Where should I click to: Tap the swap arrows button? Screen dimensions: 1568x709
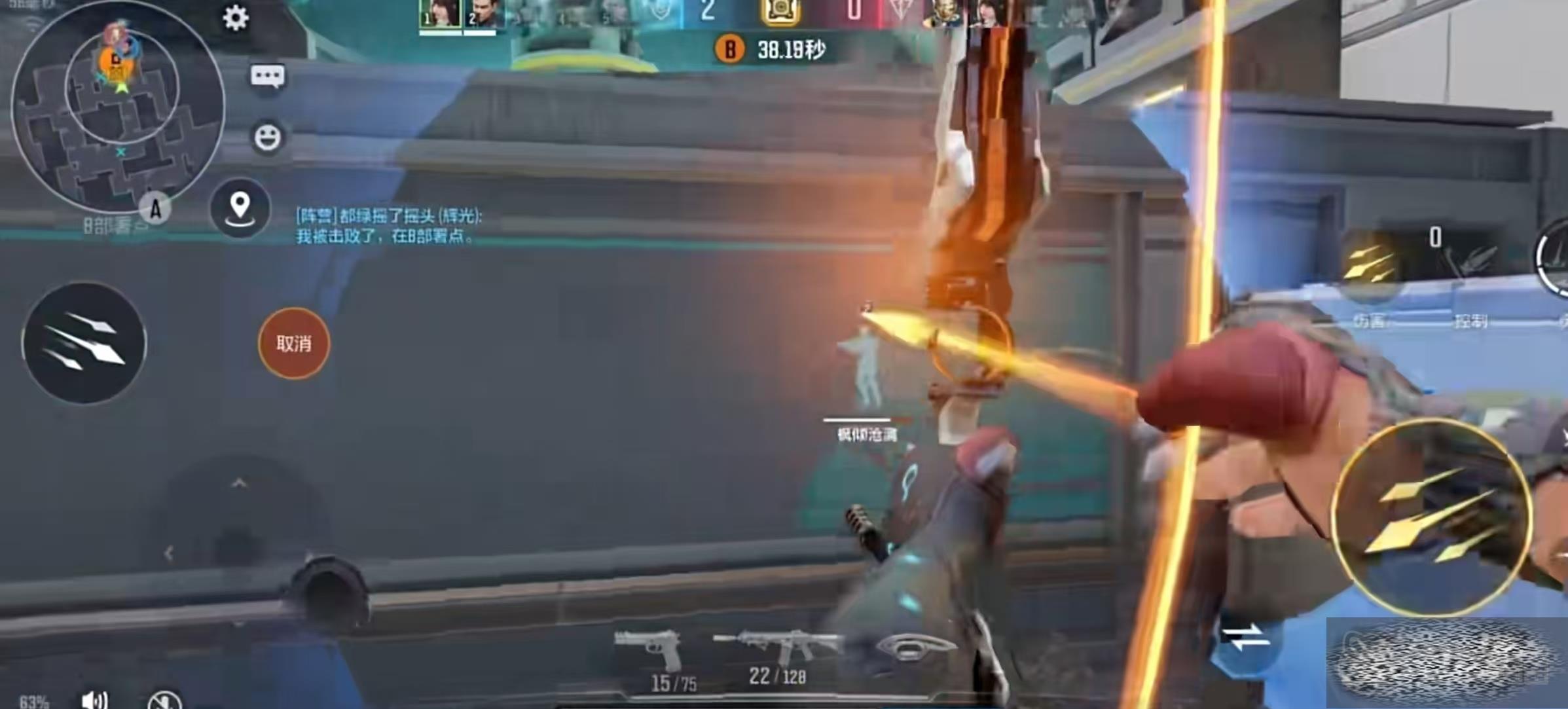(1246, 637)
